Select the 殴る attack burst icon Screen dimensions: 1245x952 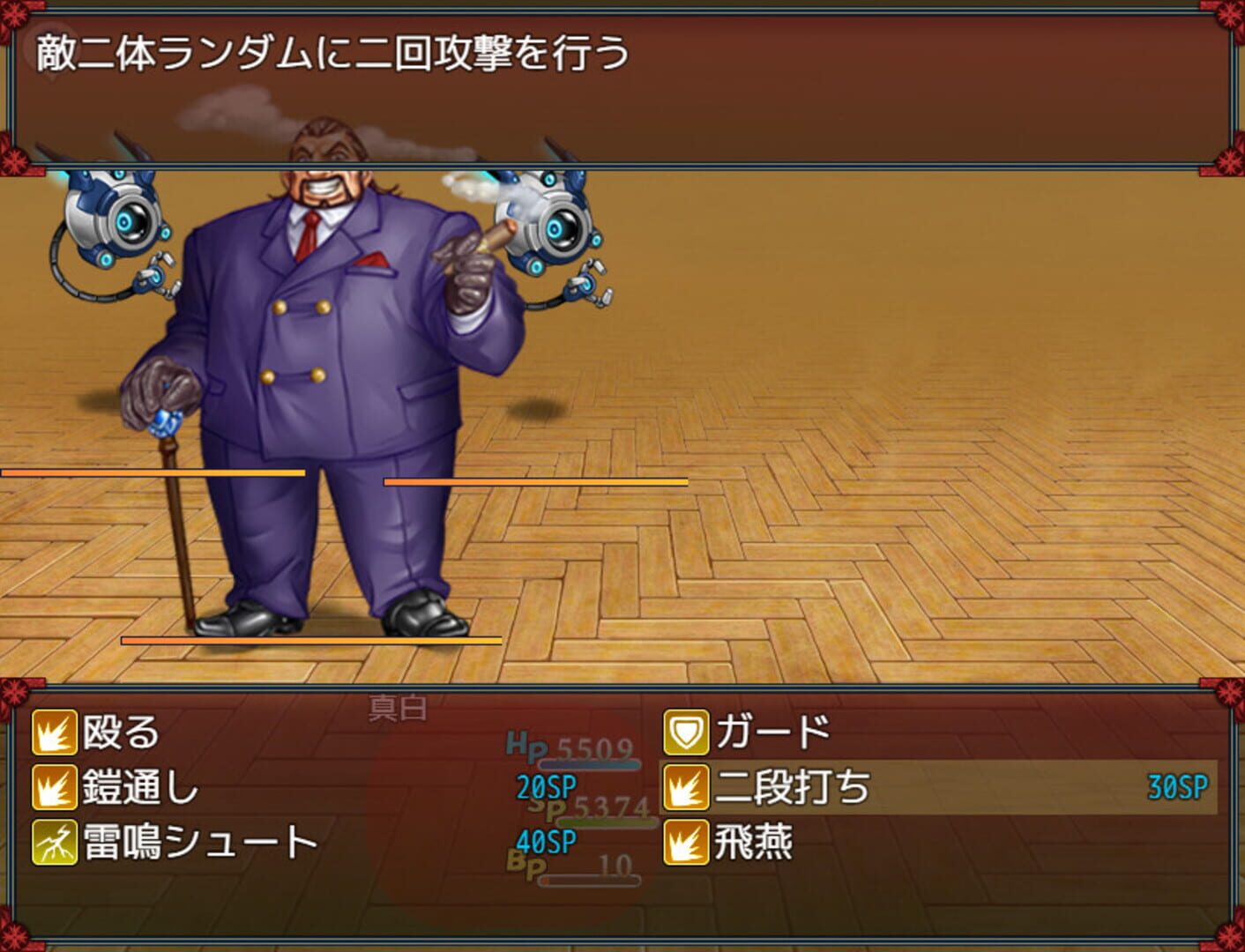(x=53, y=732)
